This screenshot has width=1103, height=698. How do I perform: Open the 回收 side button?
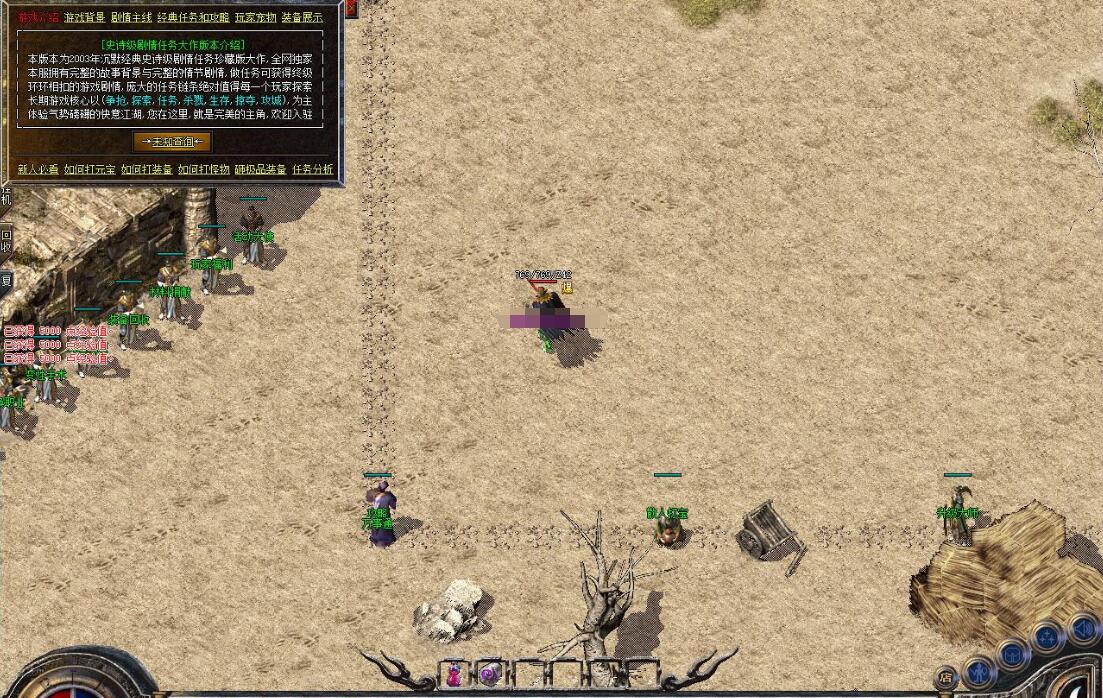[x=6, y=240]
